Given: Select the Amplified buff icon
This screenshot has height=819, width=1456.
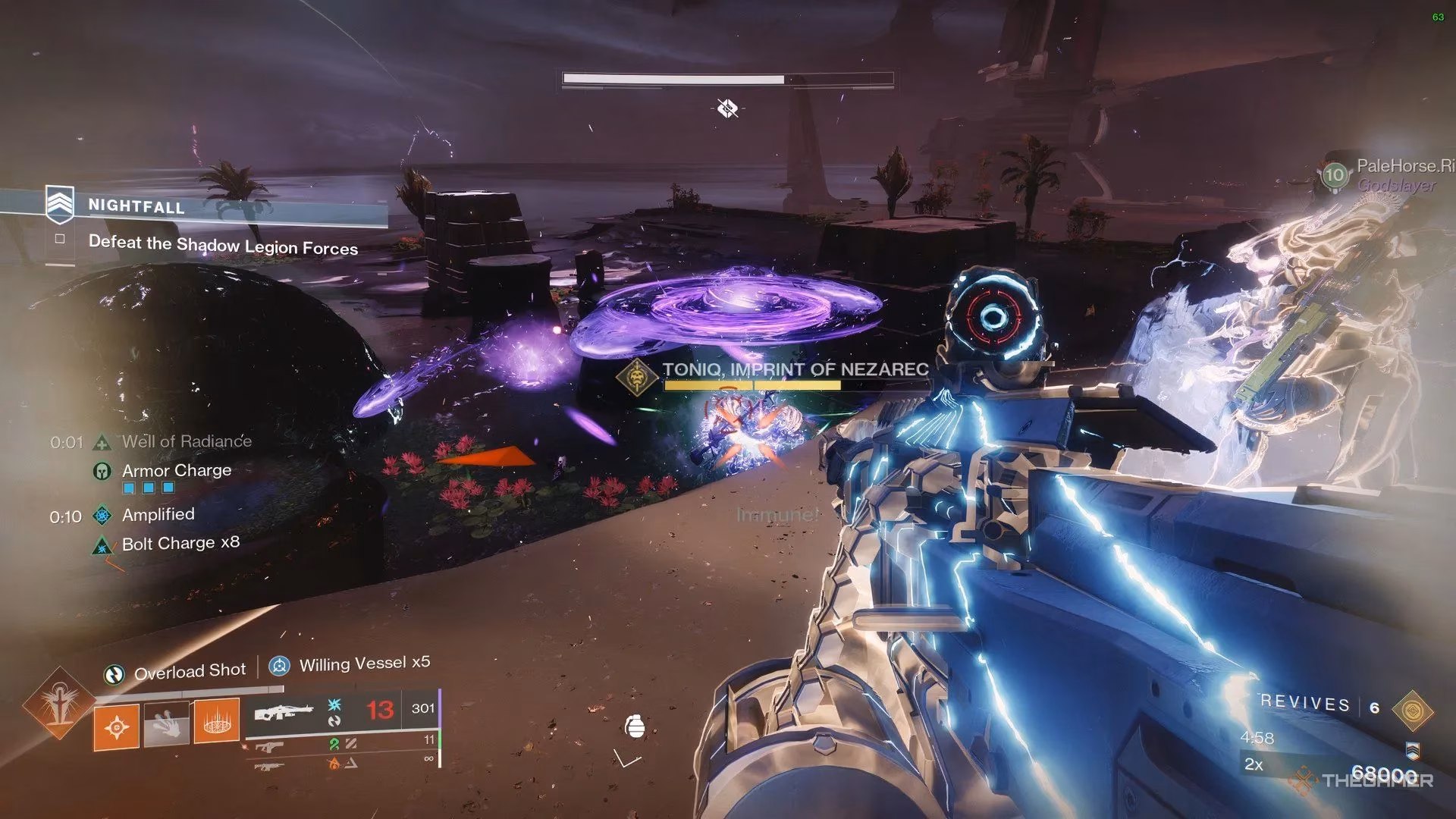Looking at the screenshot, I should 101,516.
